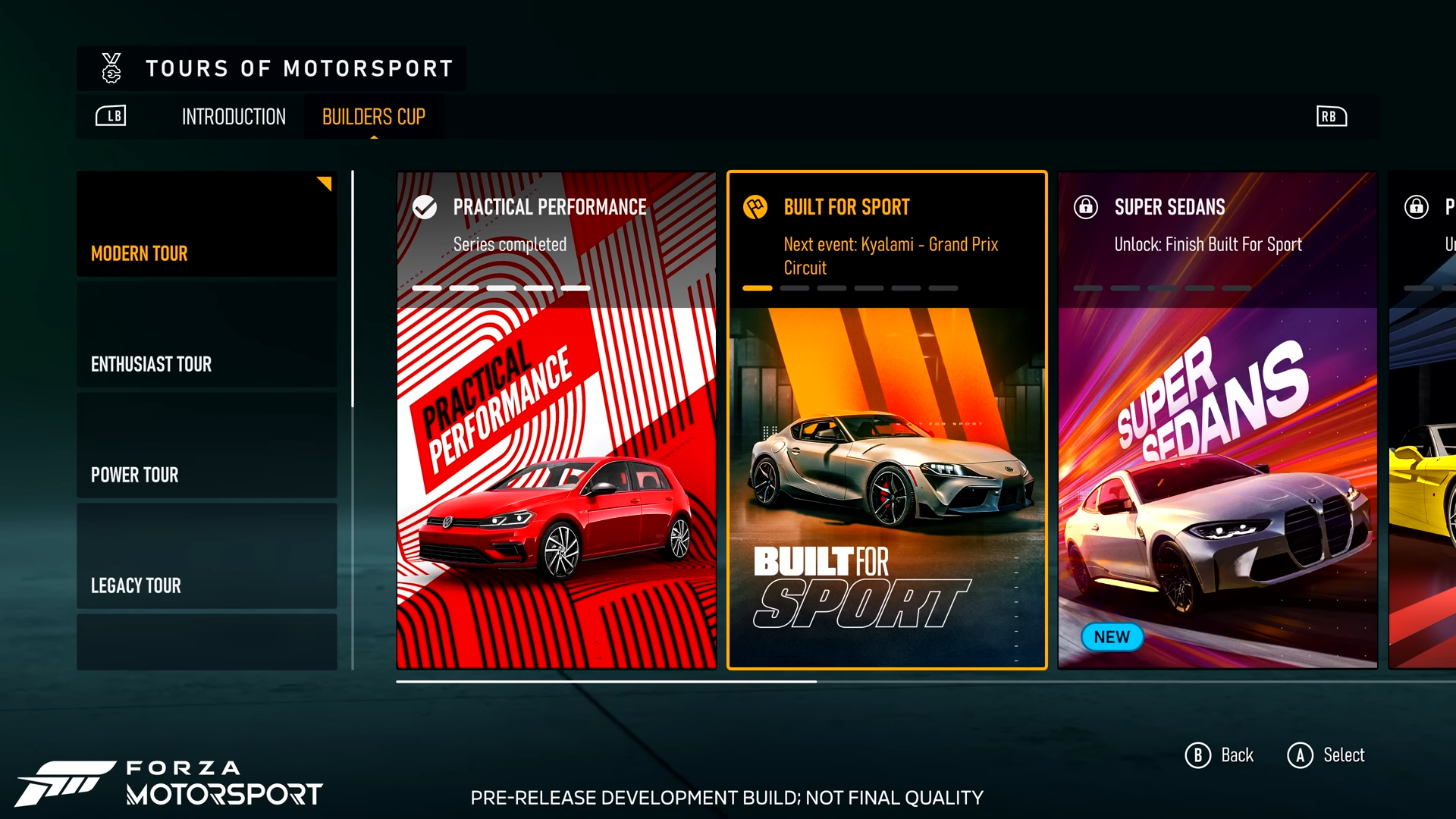Open the Enthusiast Tour entry
1456x819 pixels.
point(207,335)
